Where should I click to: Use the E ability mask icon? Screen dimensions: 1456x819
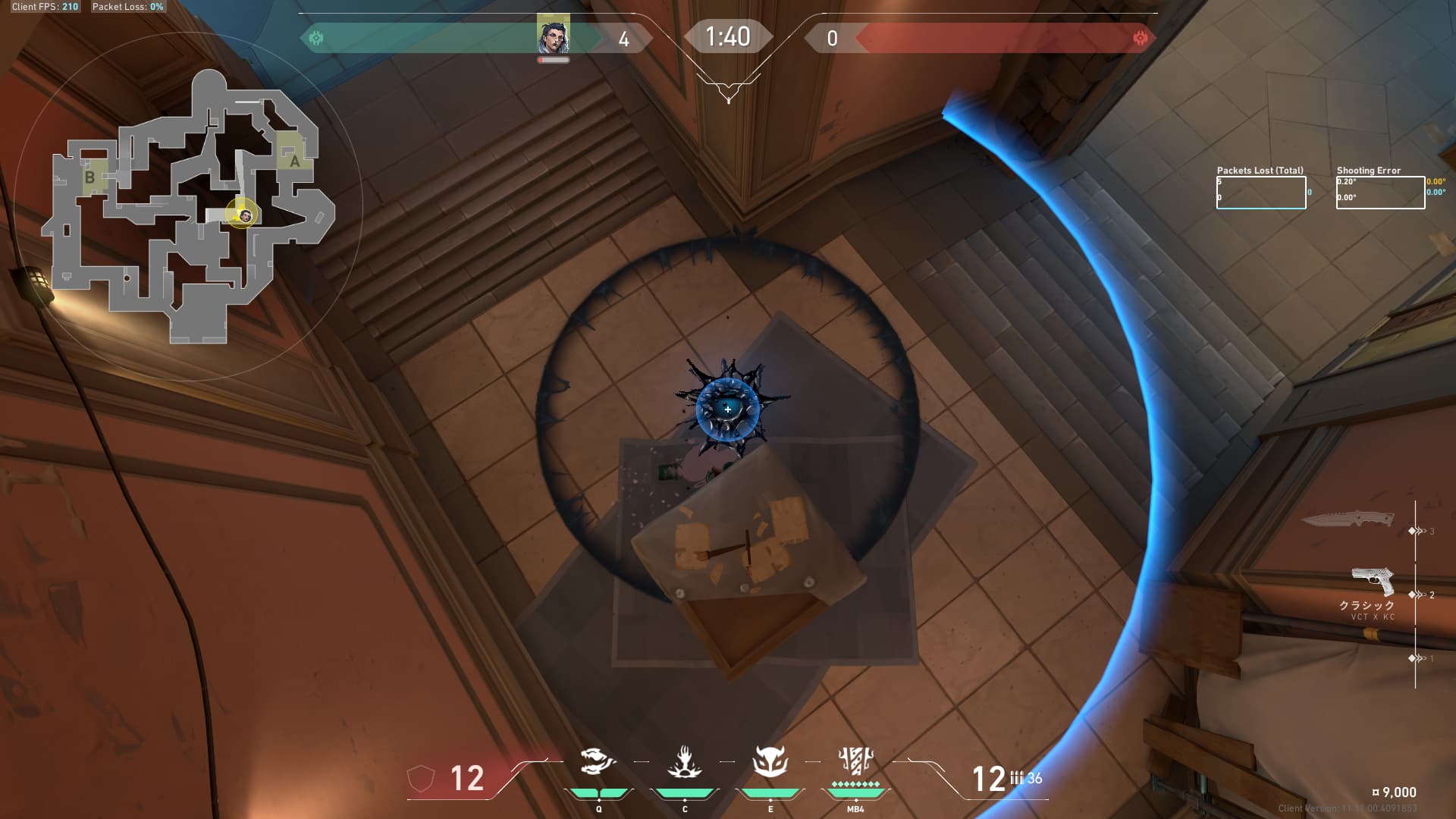coord(770,762)
